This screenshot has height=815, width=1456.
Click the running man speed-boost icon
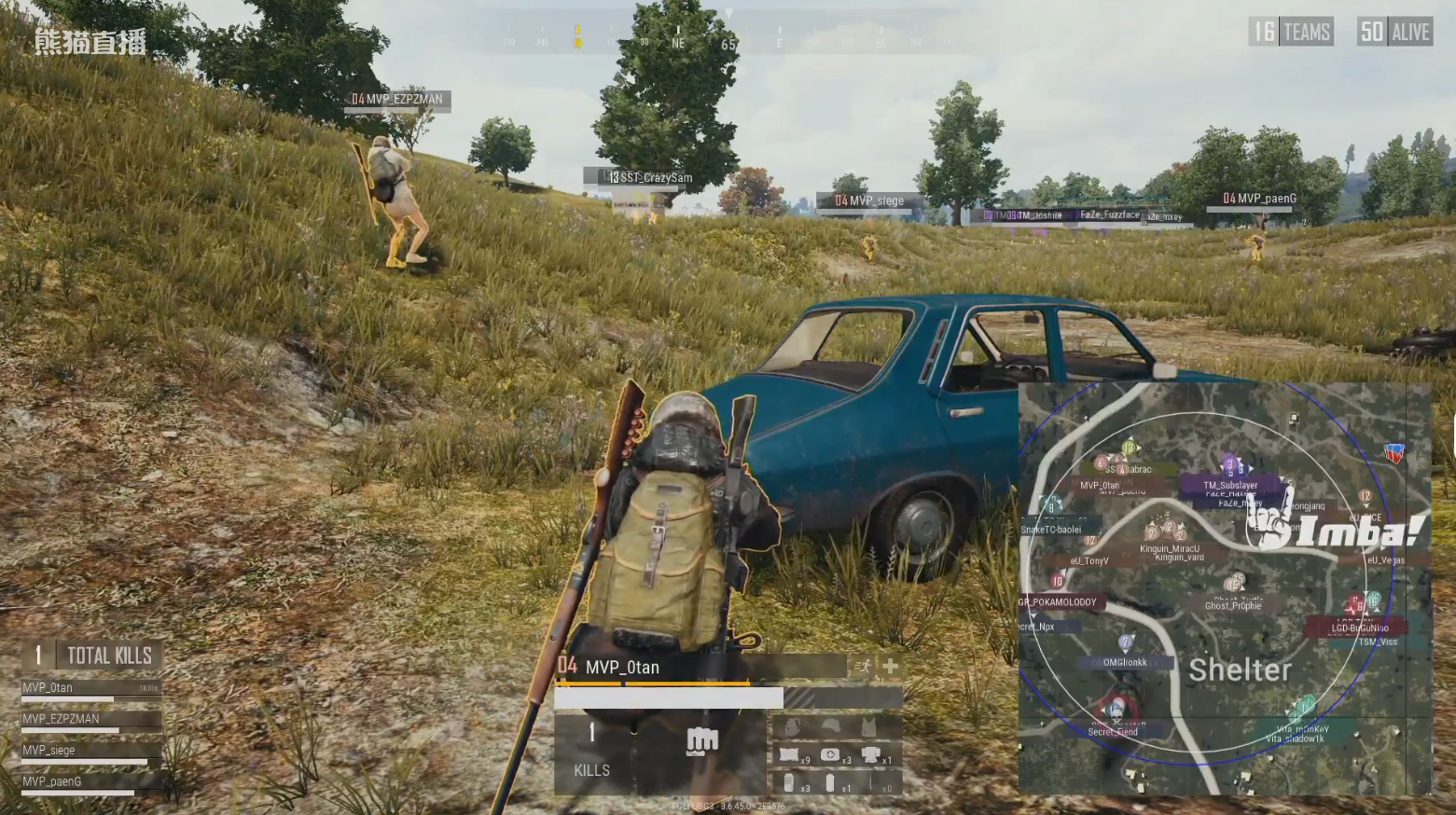pos(863,666)
